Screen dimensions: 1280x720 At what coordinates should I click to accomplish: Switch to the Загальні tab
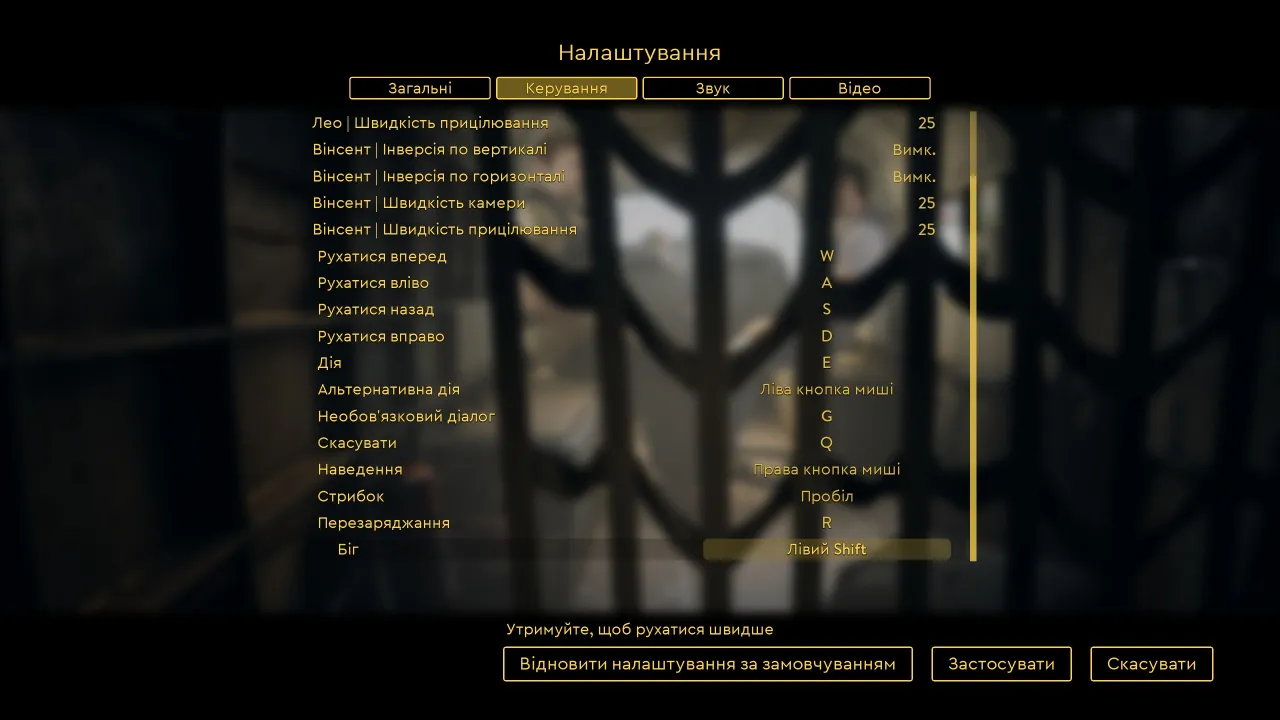point(420,88)
